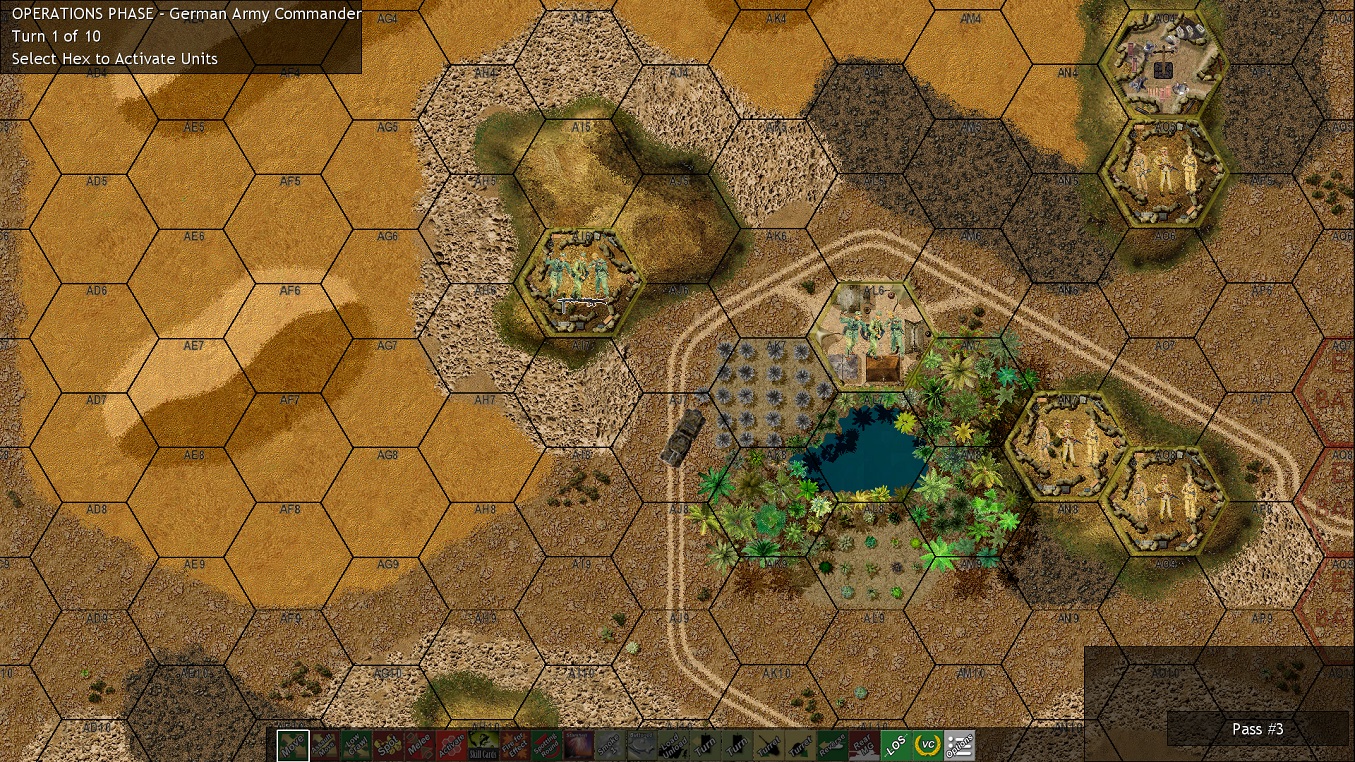
Task: Select the Melee attack icon
Action: pyautogui.click(x=420, y=744)
